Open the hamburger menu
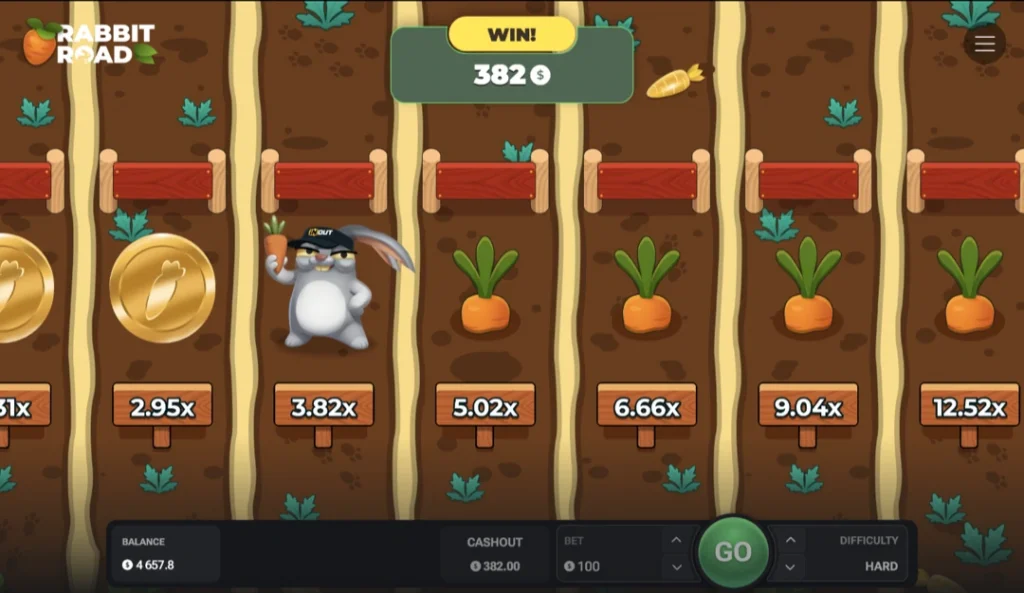Screen dimensions: 1024x593 coord(985,43)
